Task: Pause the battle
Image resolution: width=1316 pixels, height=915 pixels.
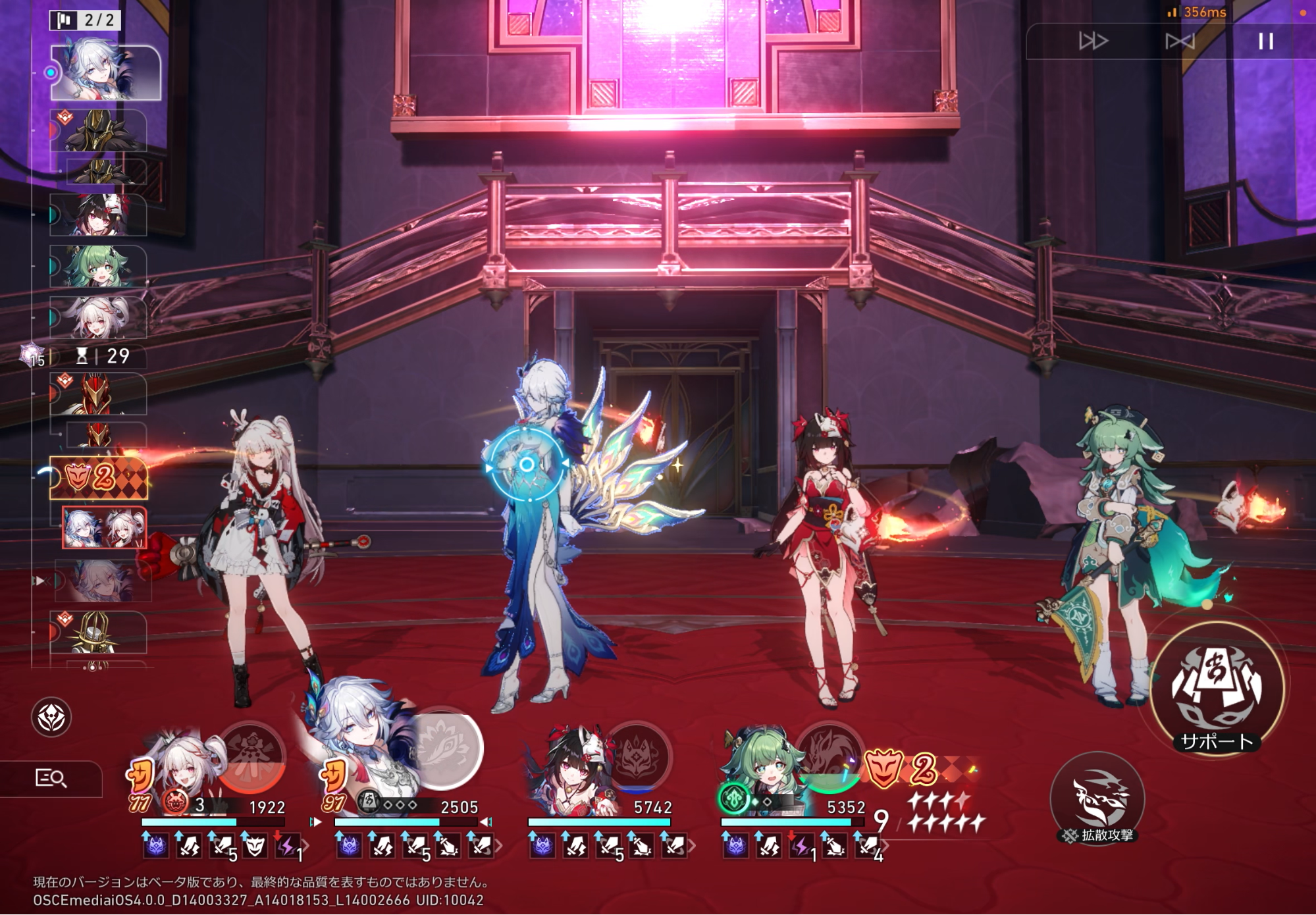Action: 1265,41
